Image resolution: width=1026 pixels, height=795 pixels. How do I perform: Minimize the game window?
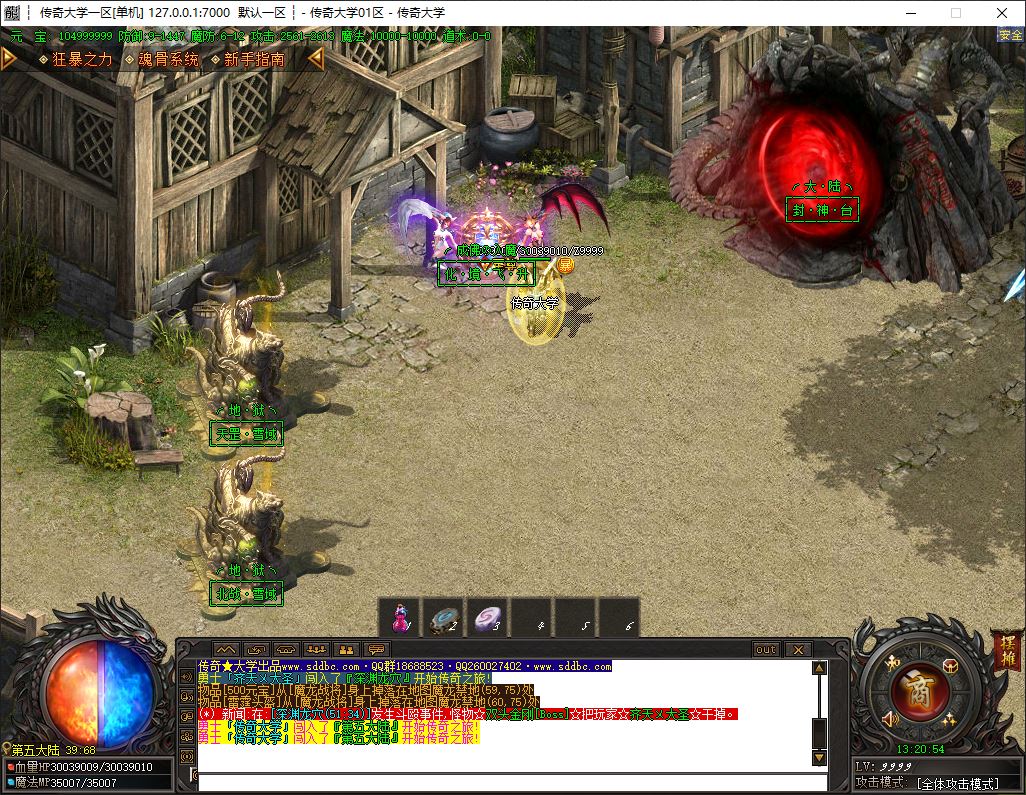click(x=910, y=13)
